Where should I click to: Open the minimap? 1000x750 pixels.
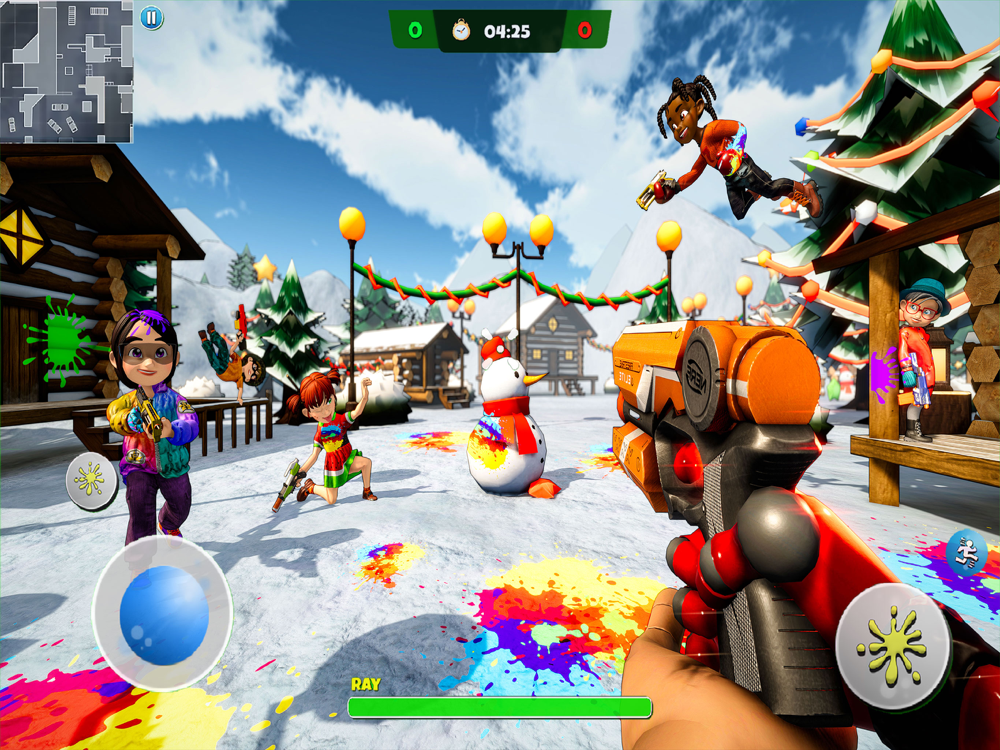[67, 71]
